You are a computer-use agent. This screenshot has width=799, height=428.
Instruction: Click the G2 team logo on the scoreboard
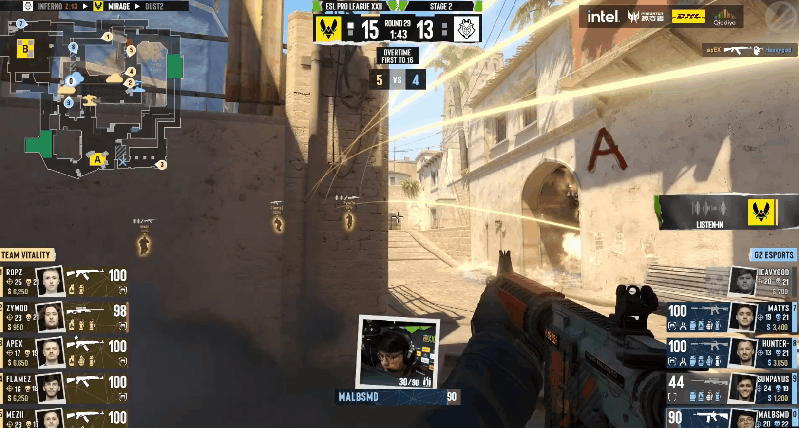[x=464, y=27]
